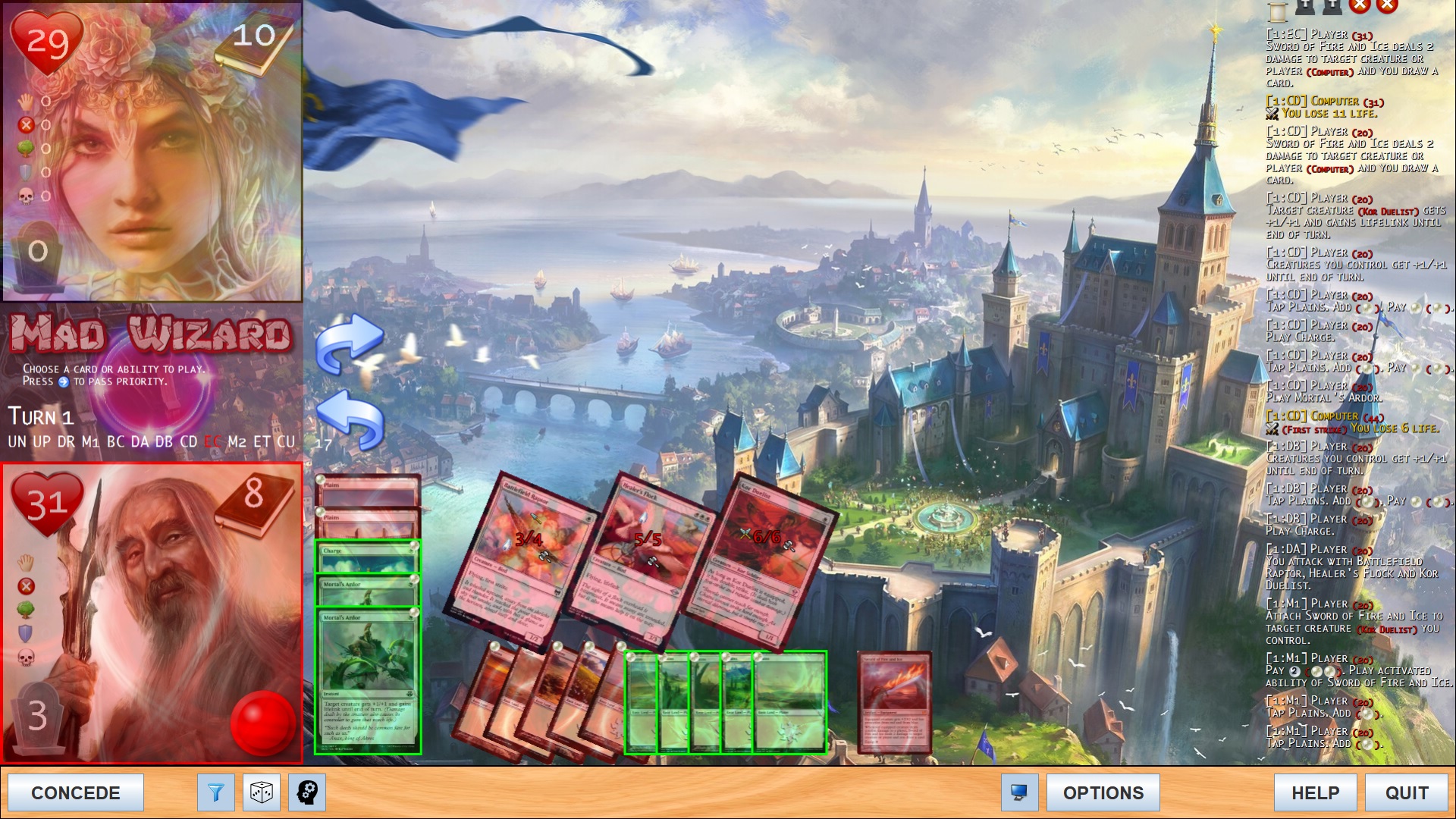Click the thinking head icon button
Image resolution: width=1456 pixels, height=819 pixels.
(x=307, y=792)
